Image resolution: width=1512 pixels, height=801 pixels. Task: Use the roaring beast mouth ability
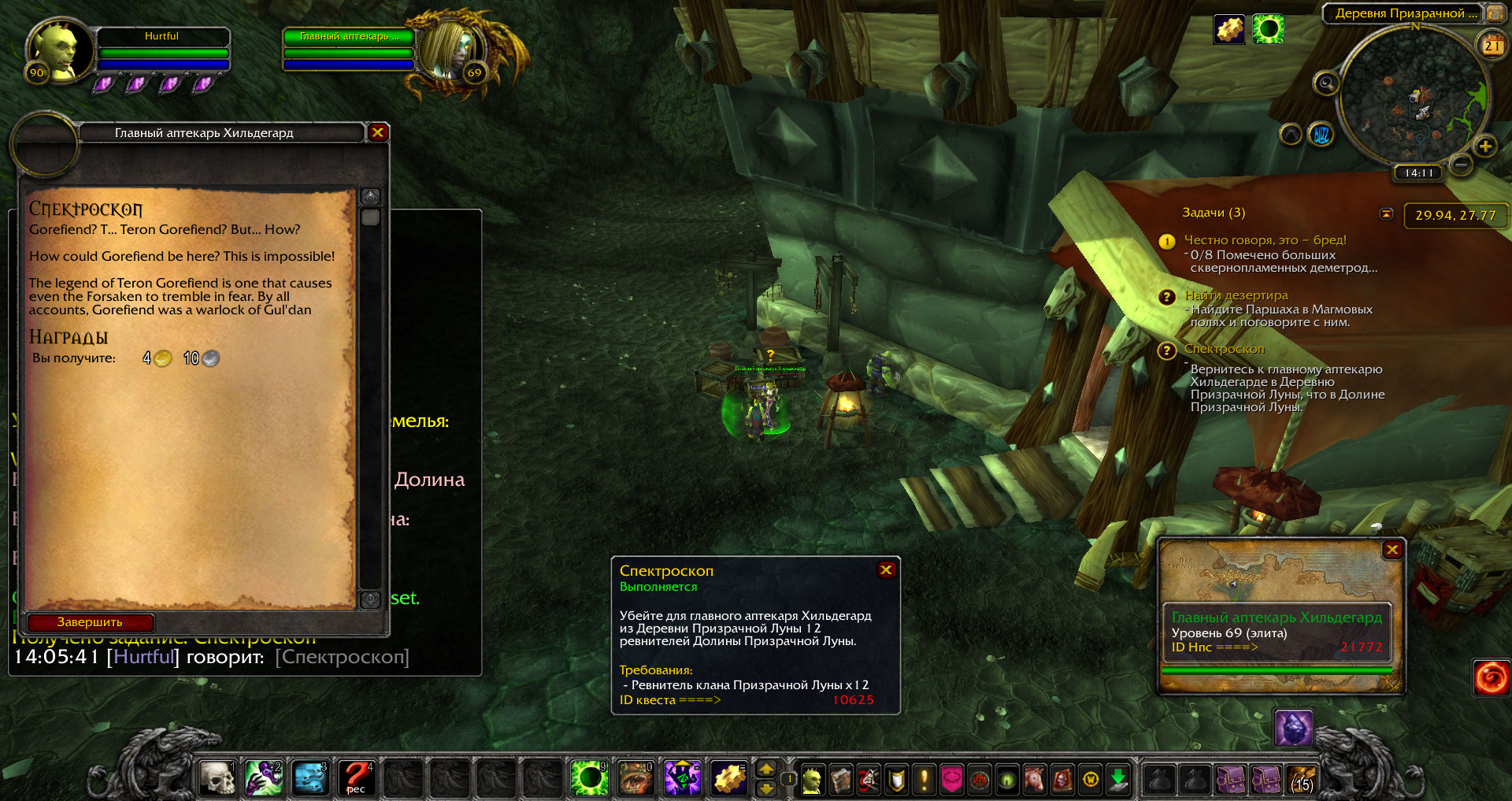tap(635, 778)
